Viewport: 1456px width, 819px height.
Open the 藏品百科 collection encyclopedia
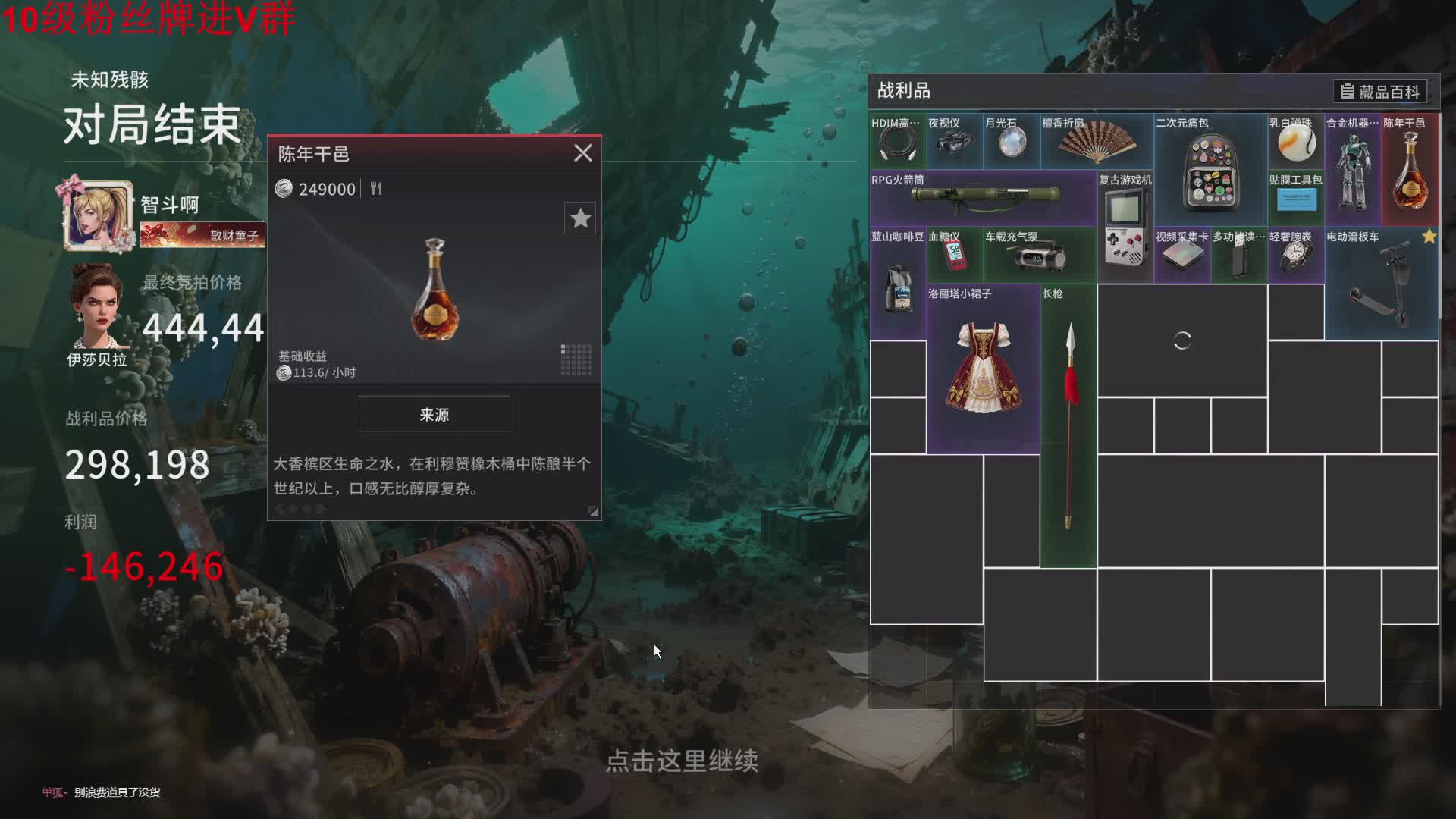click(x=1380, y=92)
